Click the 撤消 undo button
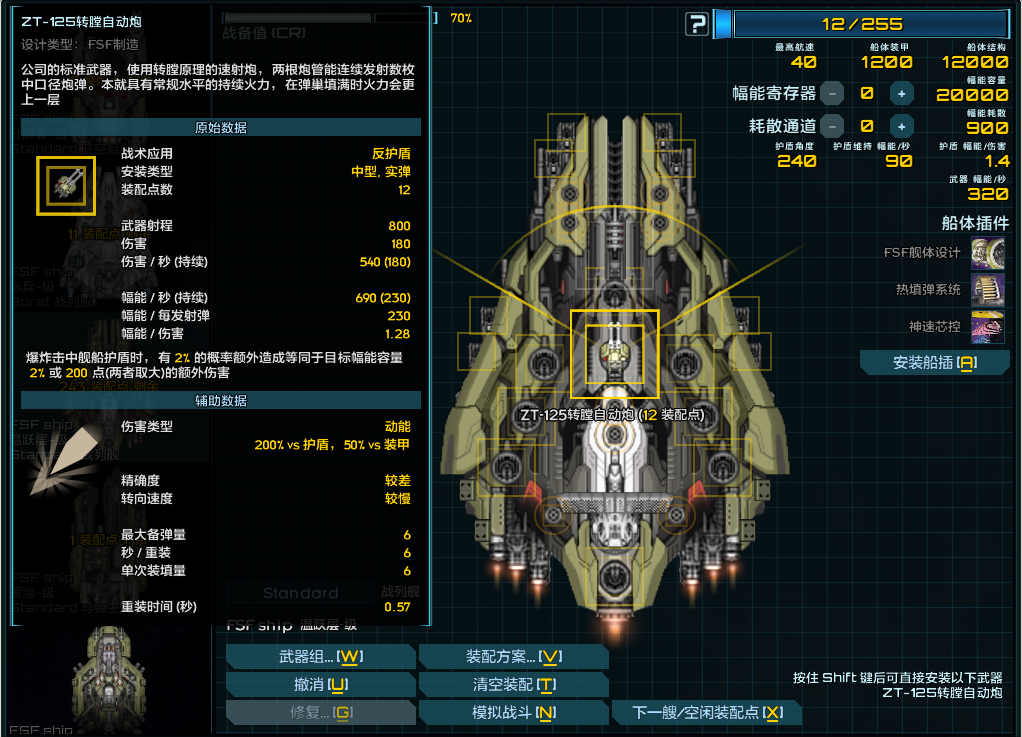Image resolution: width=1022 pixels, height=737 pixels. [x=320, y=685]
